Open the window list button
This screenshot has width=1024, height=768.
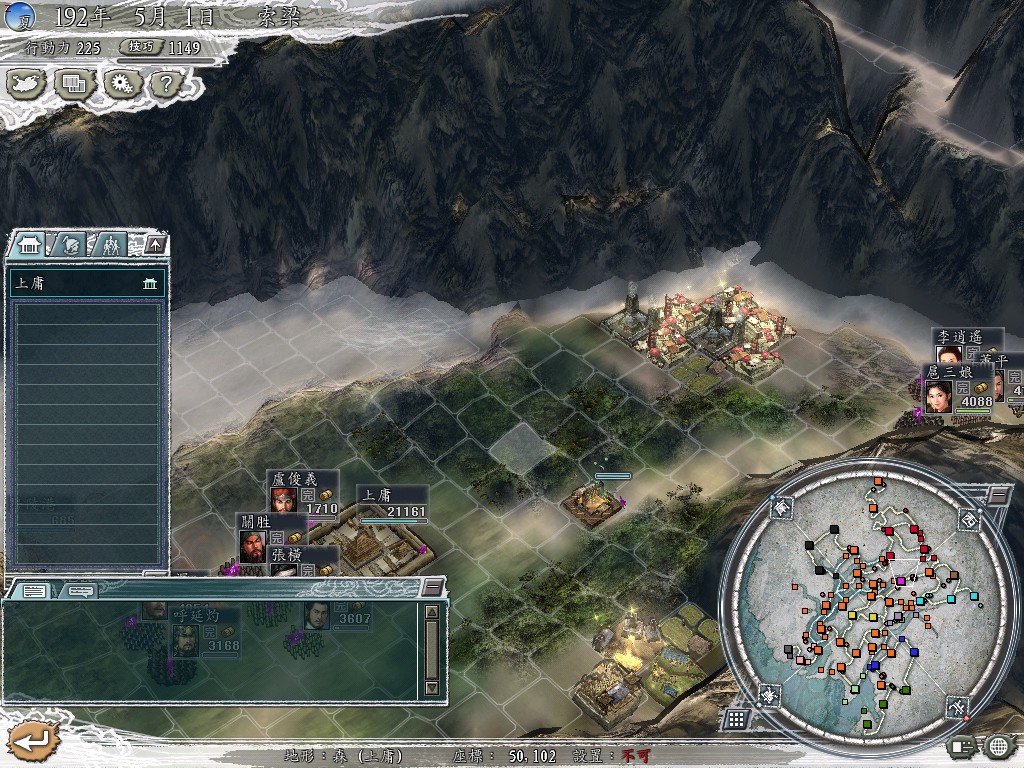point(73,83)
